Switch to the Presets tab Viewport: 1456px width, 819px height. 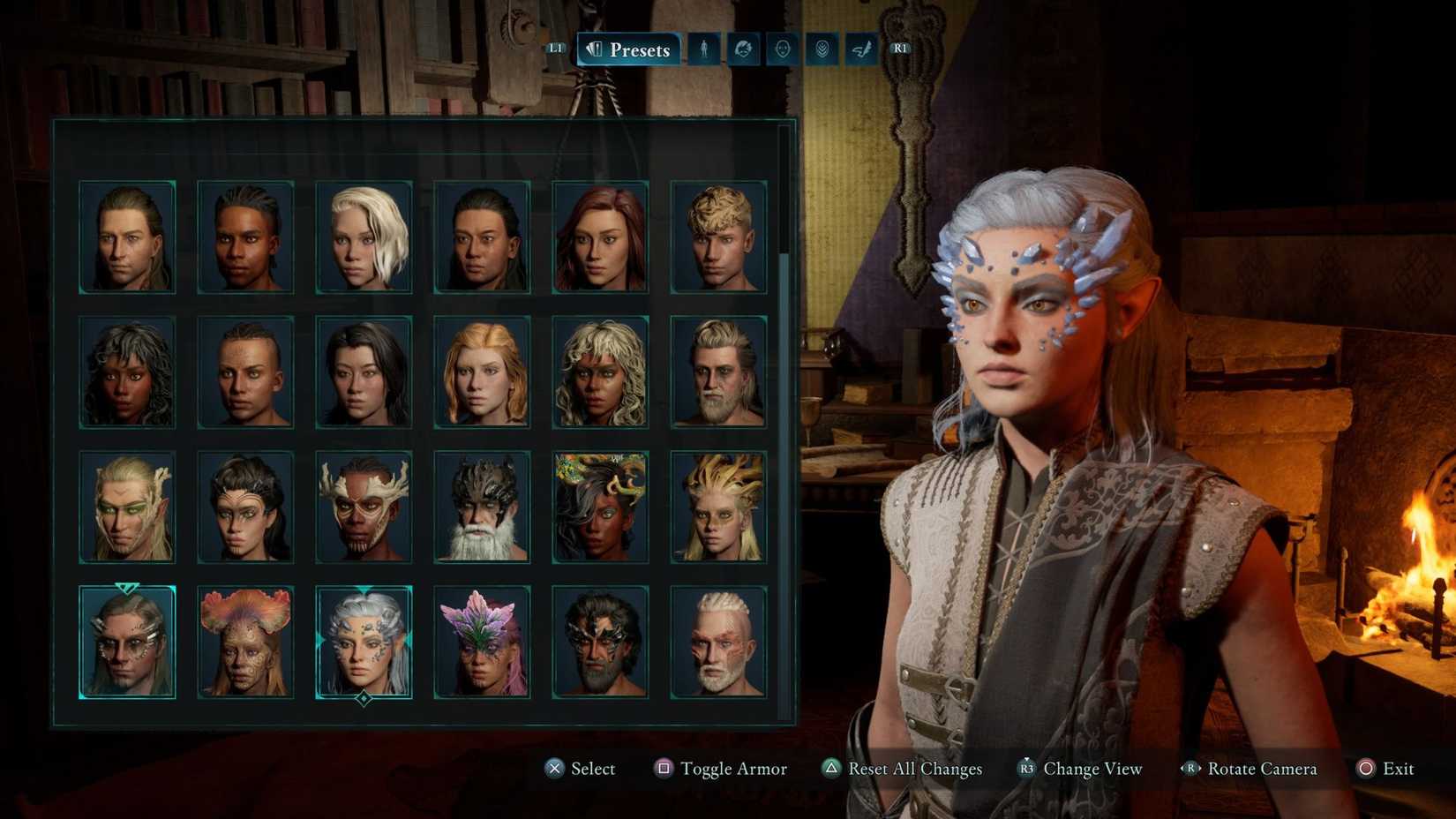pyautogui.click(x=629, y=49)
